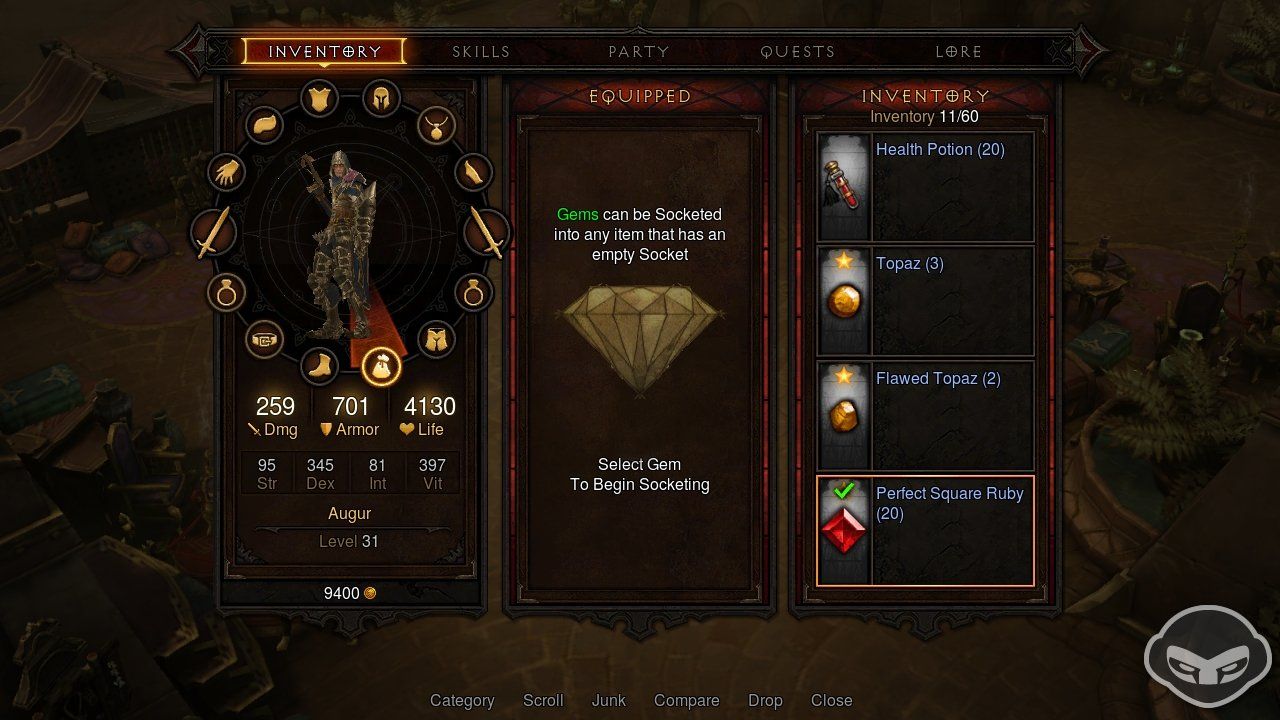Mark selected item as Junk
Viewport: 1280px width, 720px height.
pyautogui.click(x=608, y=700)
